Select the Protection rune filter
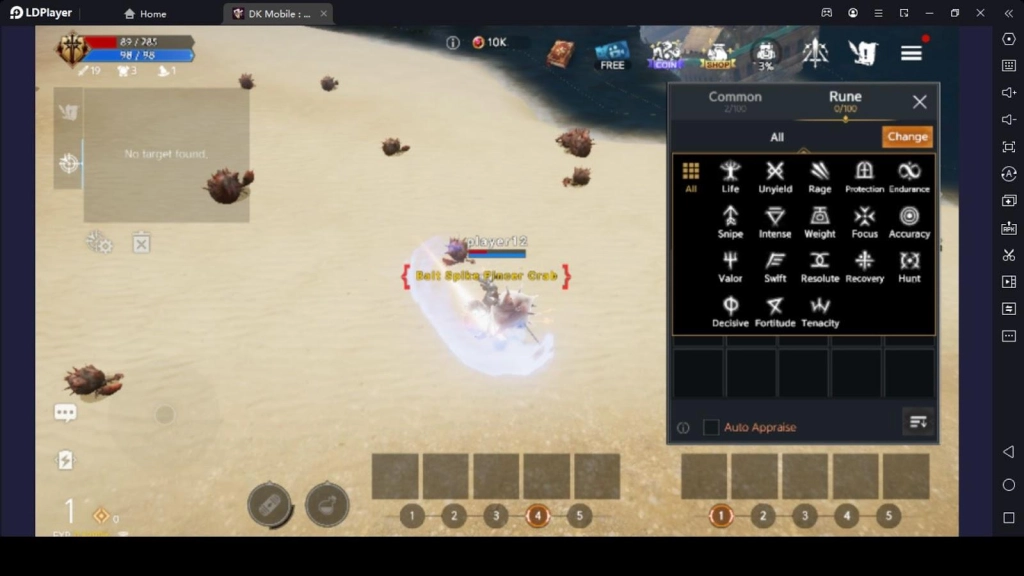The height and width of the screenshot is (576, 1024). (864, 176)
